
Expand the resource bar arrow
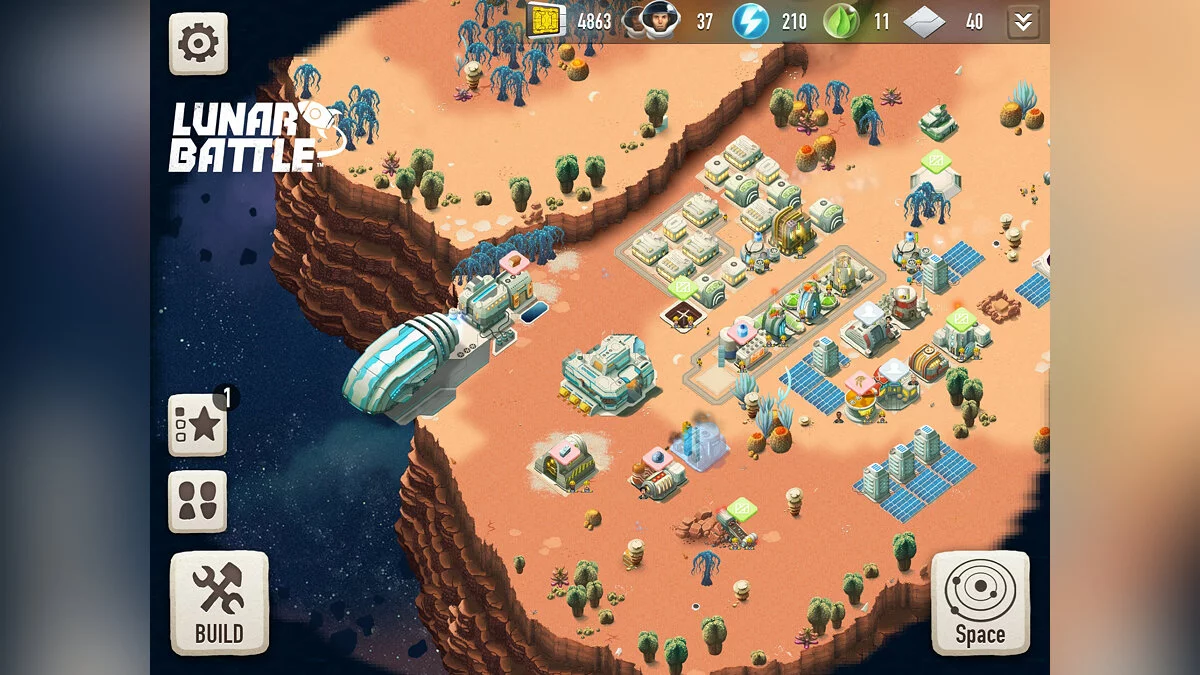point(1022,21)
